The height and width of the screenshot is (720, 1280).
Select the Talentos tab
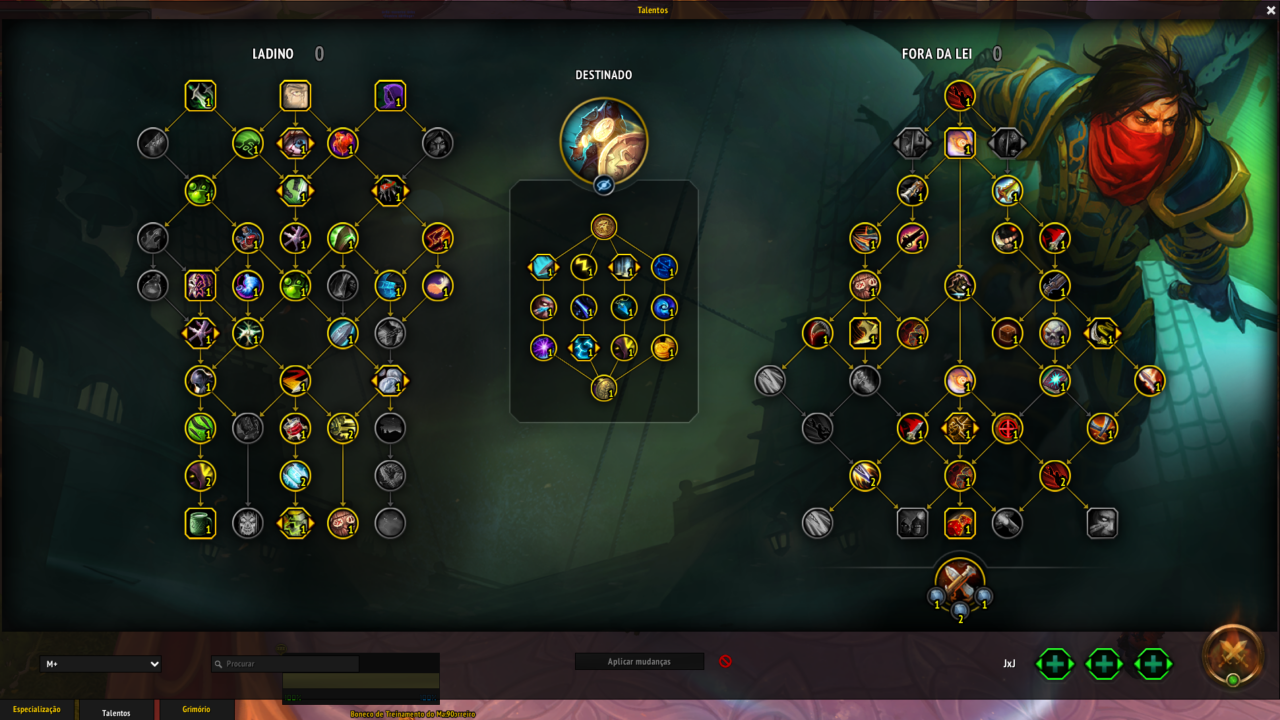[x=116, y=712]
